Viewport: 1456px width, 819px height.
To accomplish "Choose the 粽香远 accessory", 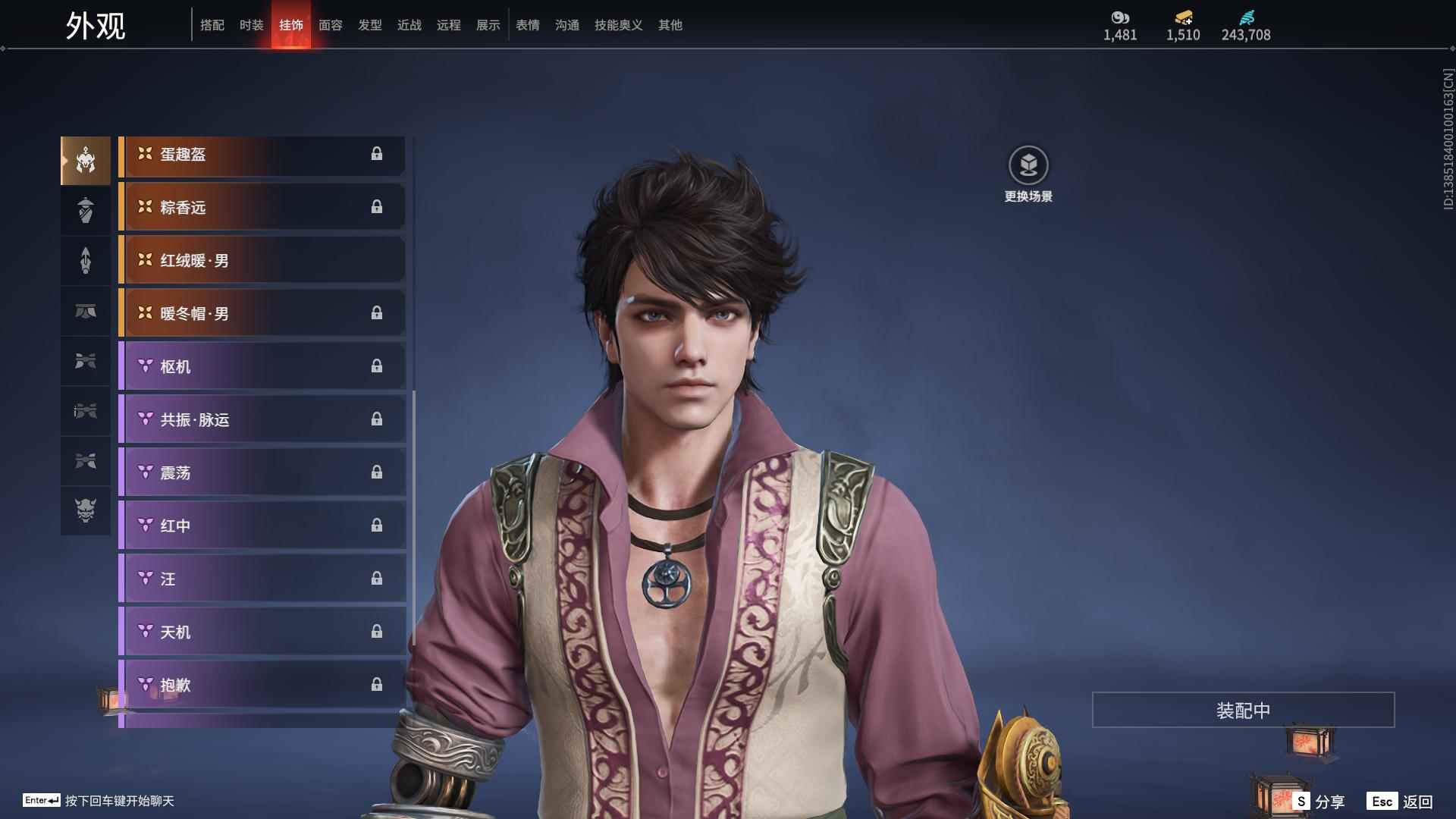I will [x=262, y=208].
